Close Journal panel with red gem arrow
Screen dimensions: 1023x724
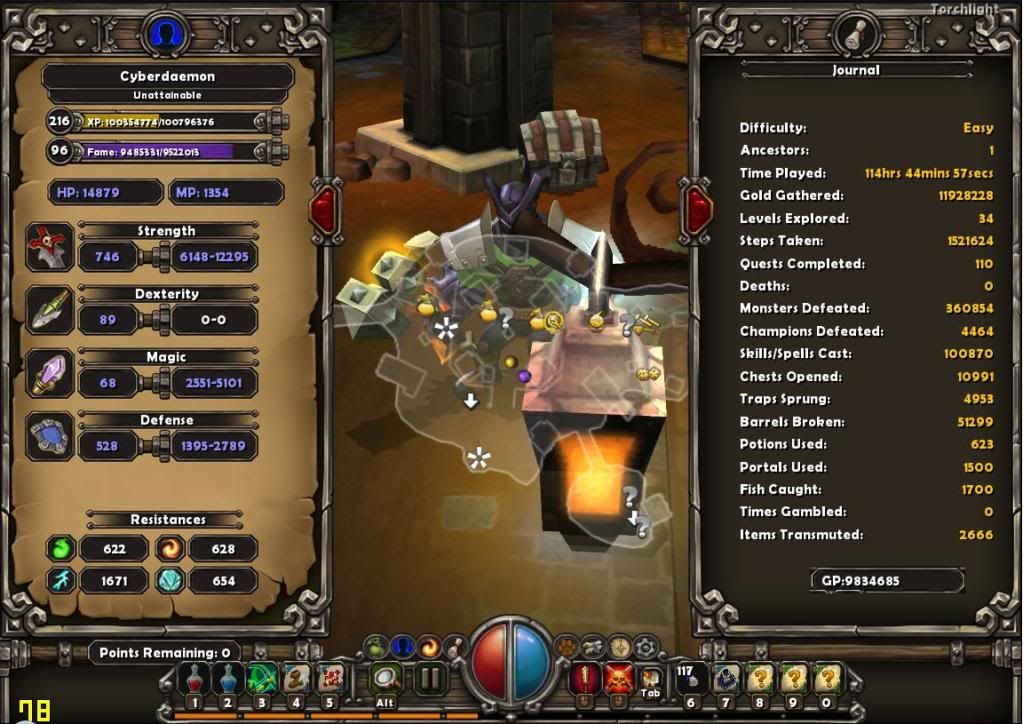(697, 209)
